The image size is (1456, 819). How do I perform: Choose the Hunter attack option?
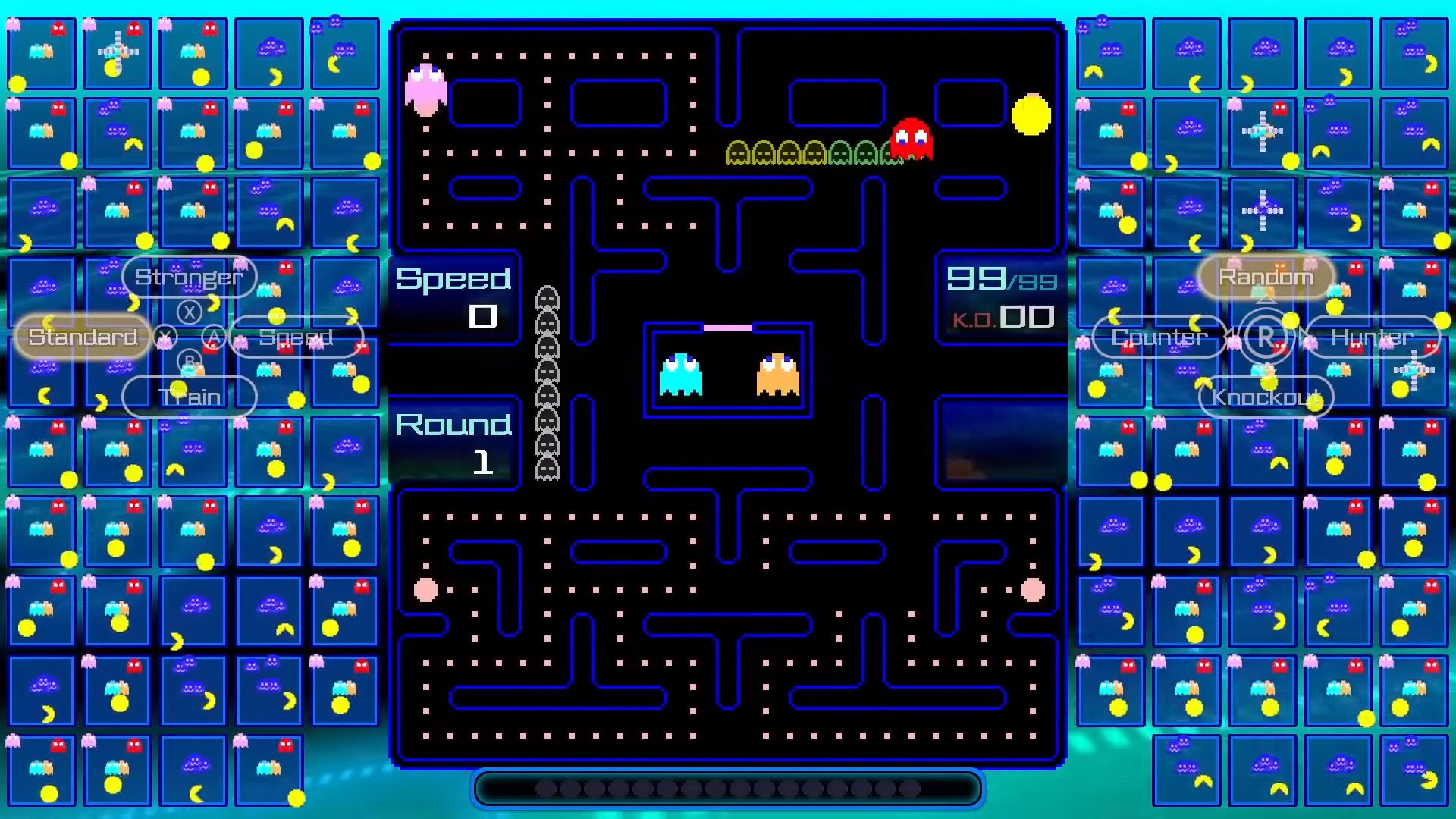pyautogui.click(x=1371, y=337)
